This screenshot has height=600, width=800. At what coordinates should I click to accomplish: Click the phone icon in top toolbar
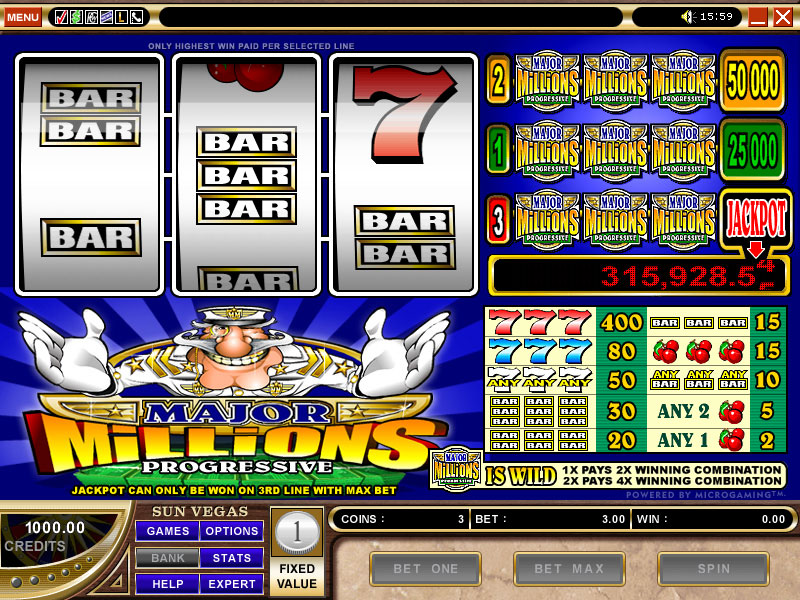click(x=136, y=17)
